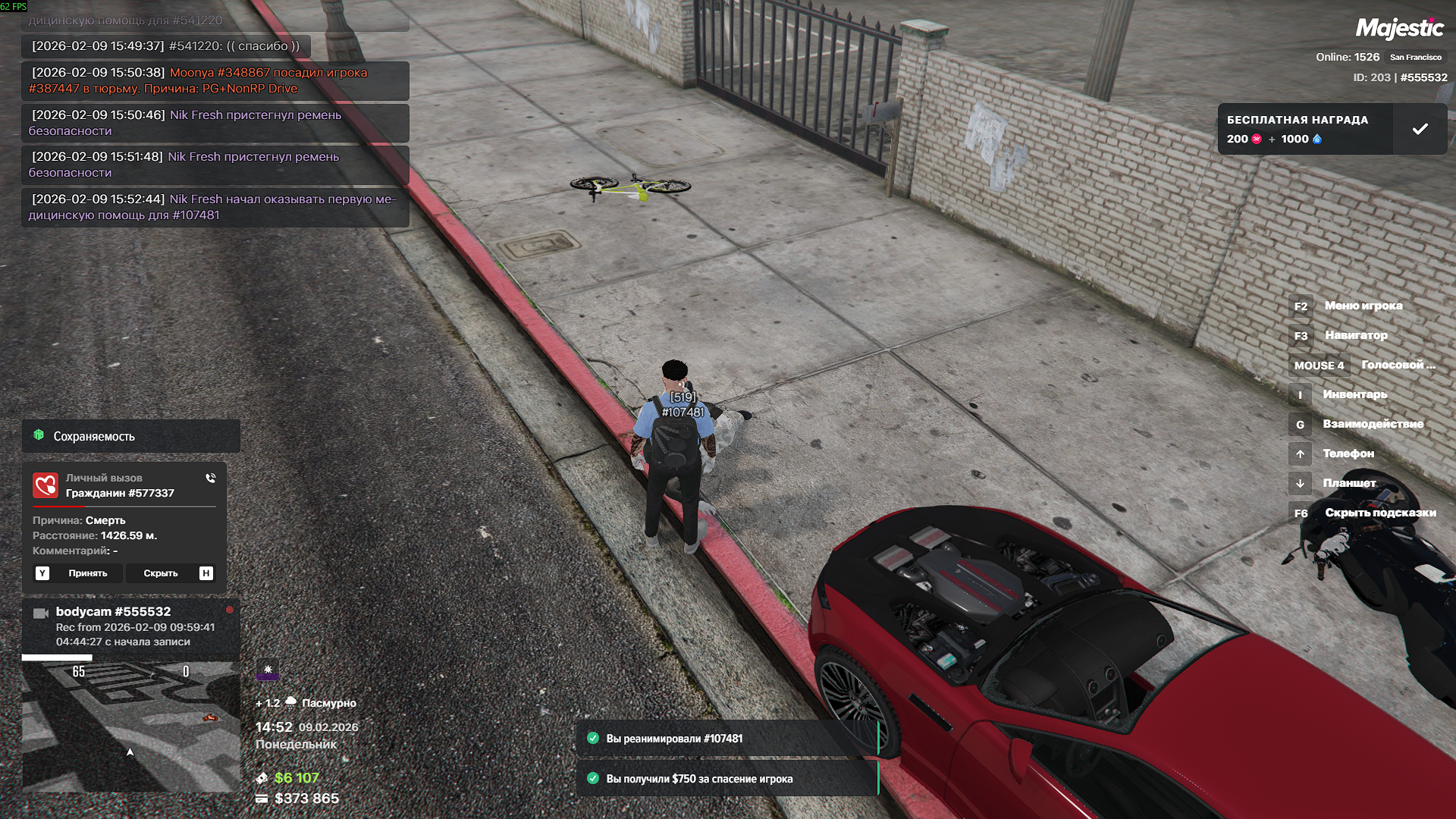Open the Навигатор hint entry
Viewport: 1456px width, 819px height.
pyautogui.click(x=1355, y=335)
